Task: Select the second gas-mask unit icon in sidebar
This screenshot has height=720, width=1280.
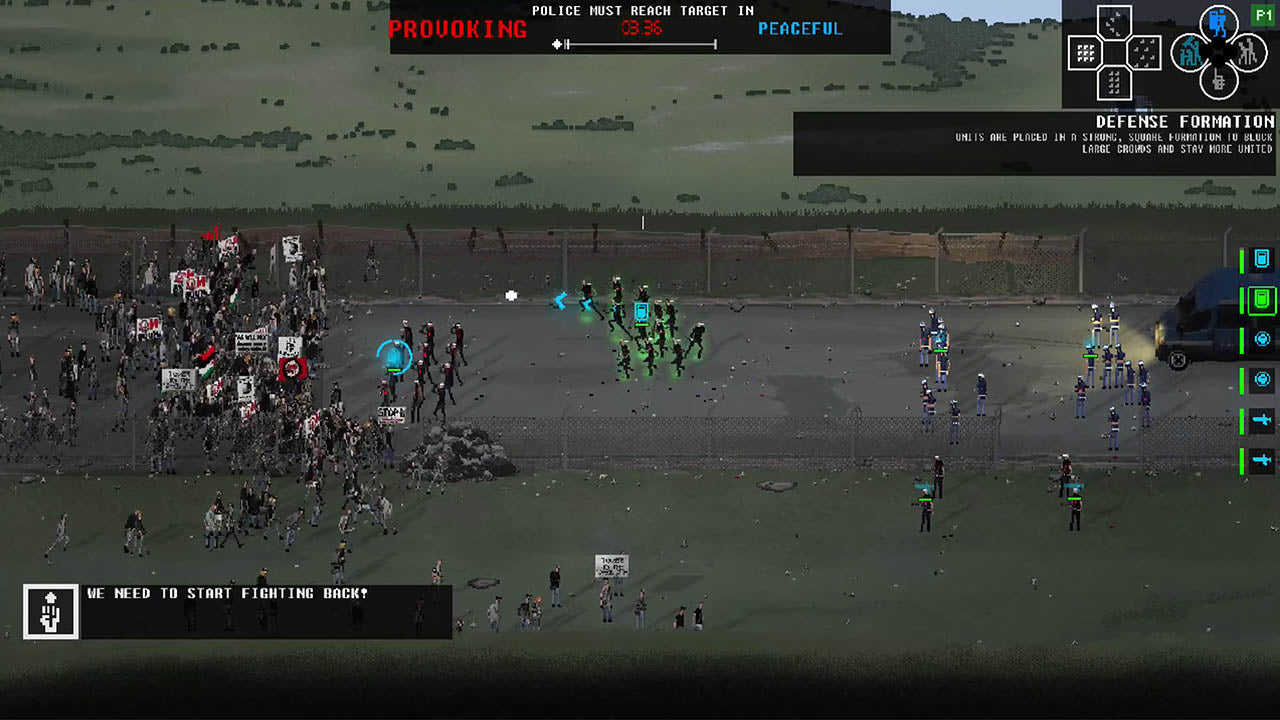Action: (1261, 379)
